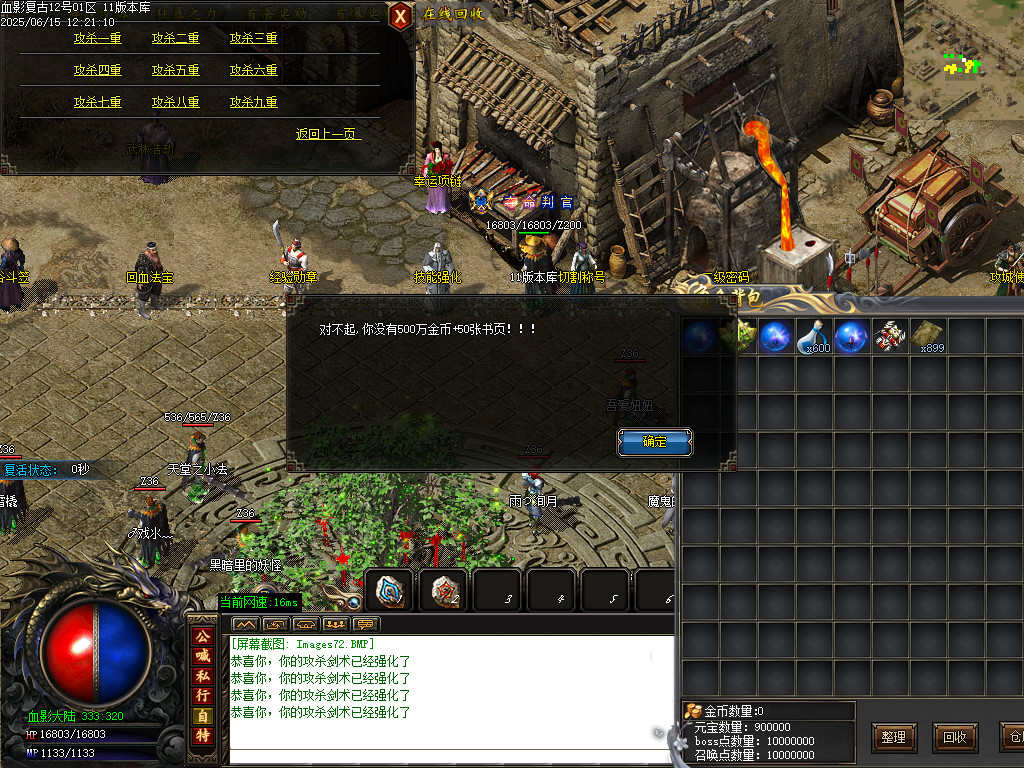Activate the skill in hotbar slot 1

coord(390,591)
